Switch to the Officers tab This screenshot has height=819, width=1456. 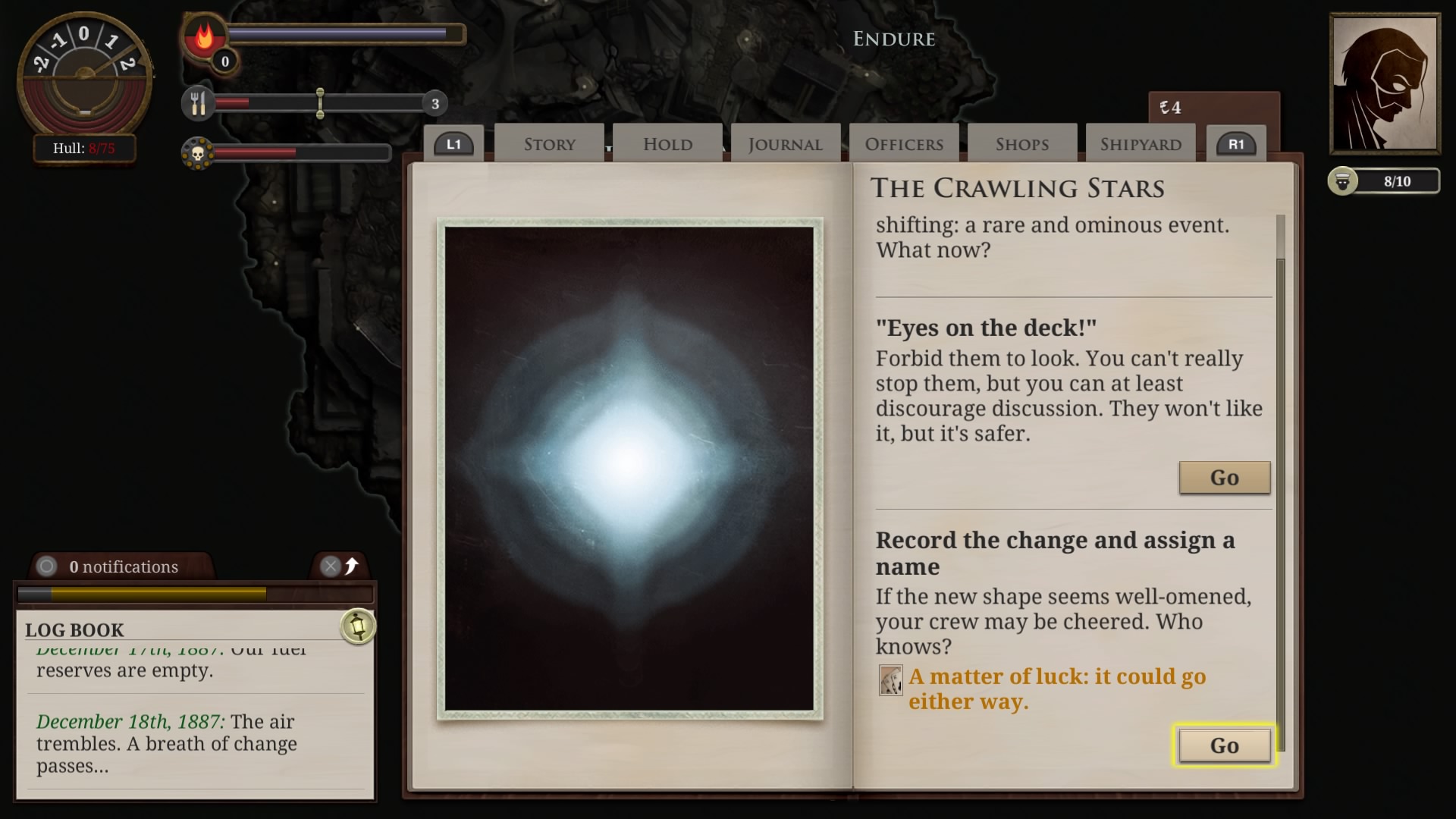(903, 143)
